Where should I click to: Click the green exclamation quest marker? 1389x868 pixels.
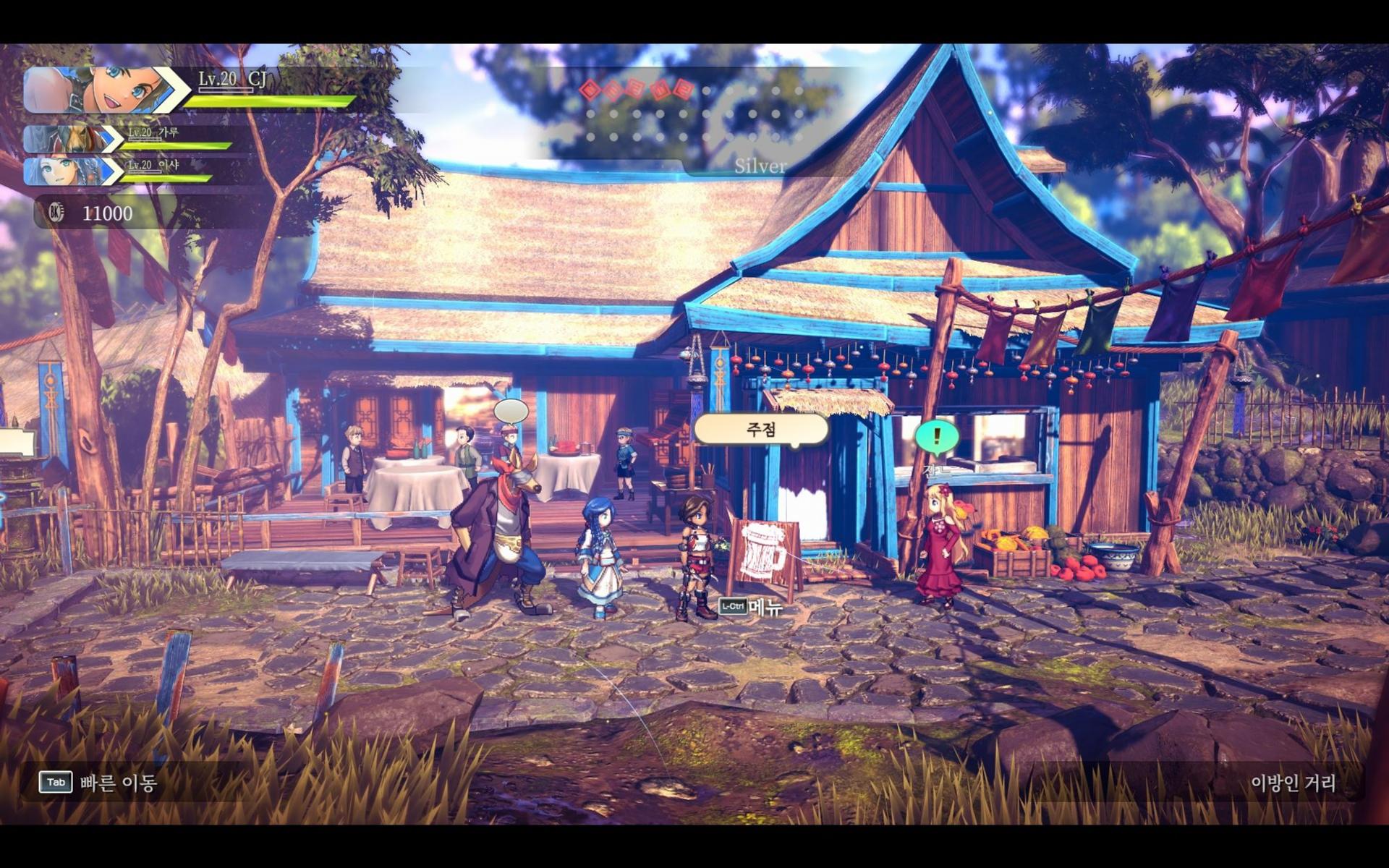937,437
